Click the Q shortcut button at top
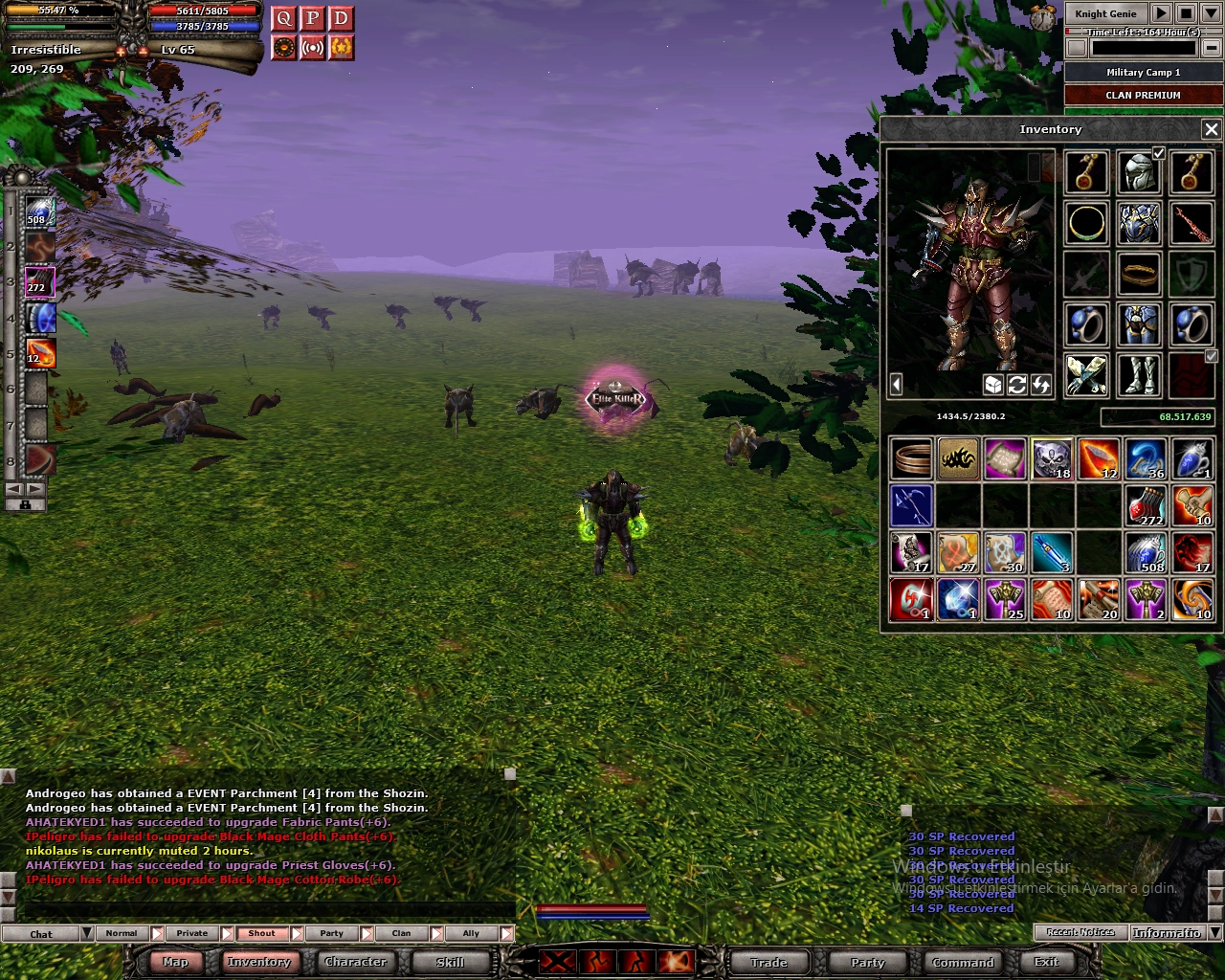 283,19
